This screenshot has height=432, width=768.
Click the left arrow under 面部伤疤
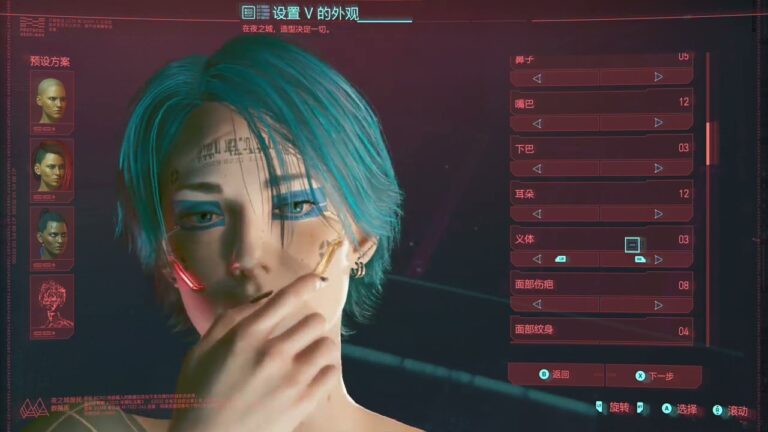click(x=537, y=304)
